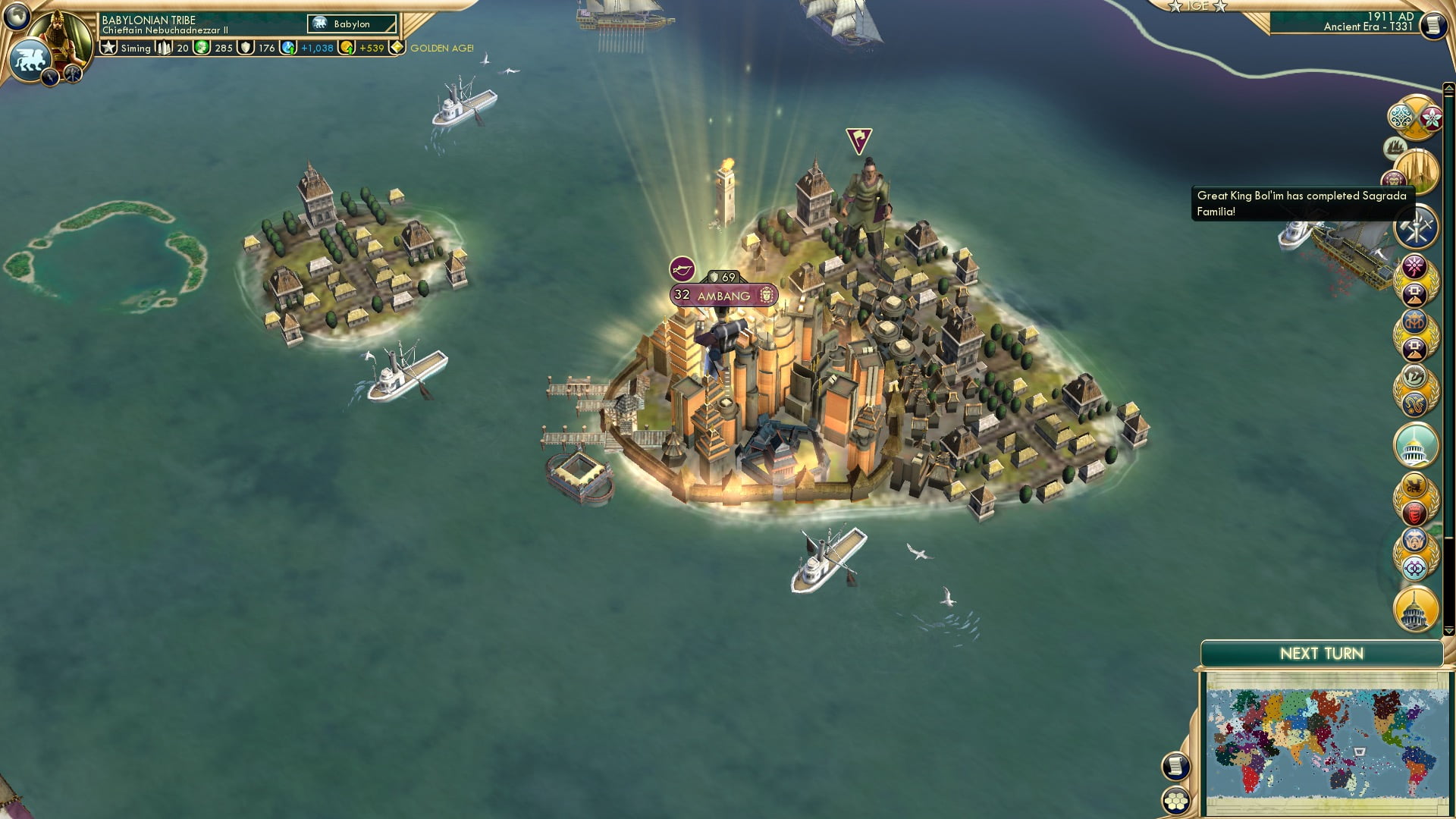
Task: Open the Civilopedia scroll icon
Action: (x=1436, y=25)
